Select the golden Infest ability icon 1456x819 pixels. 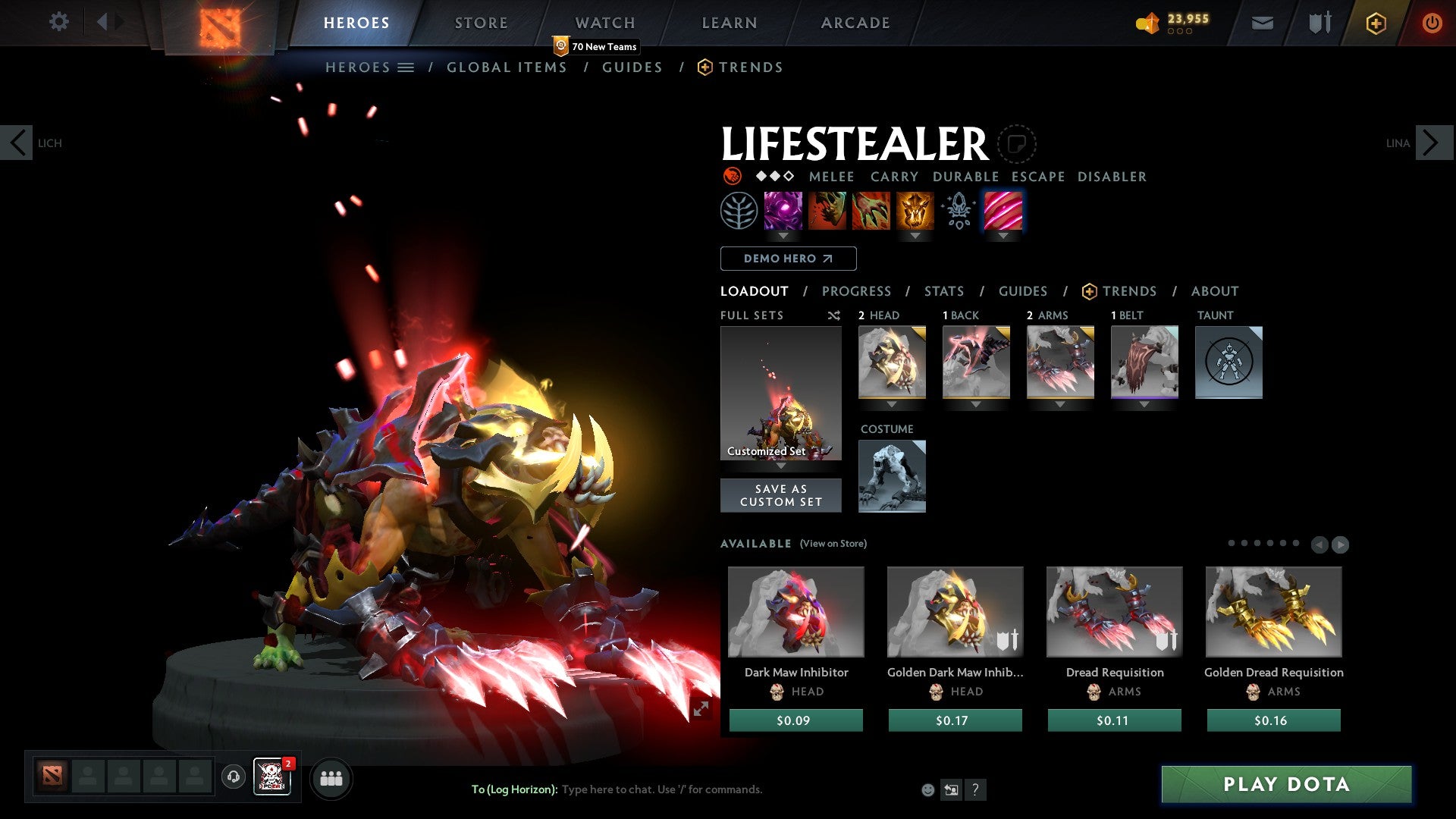tap(915, 212)
